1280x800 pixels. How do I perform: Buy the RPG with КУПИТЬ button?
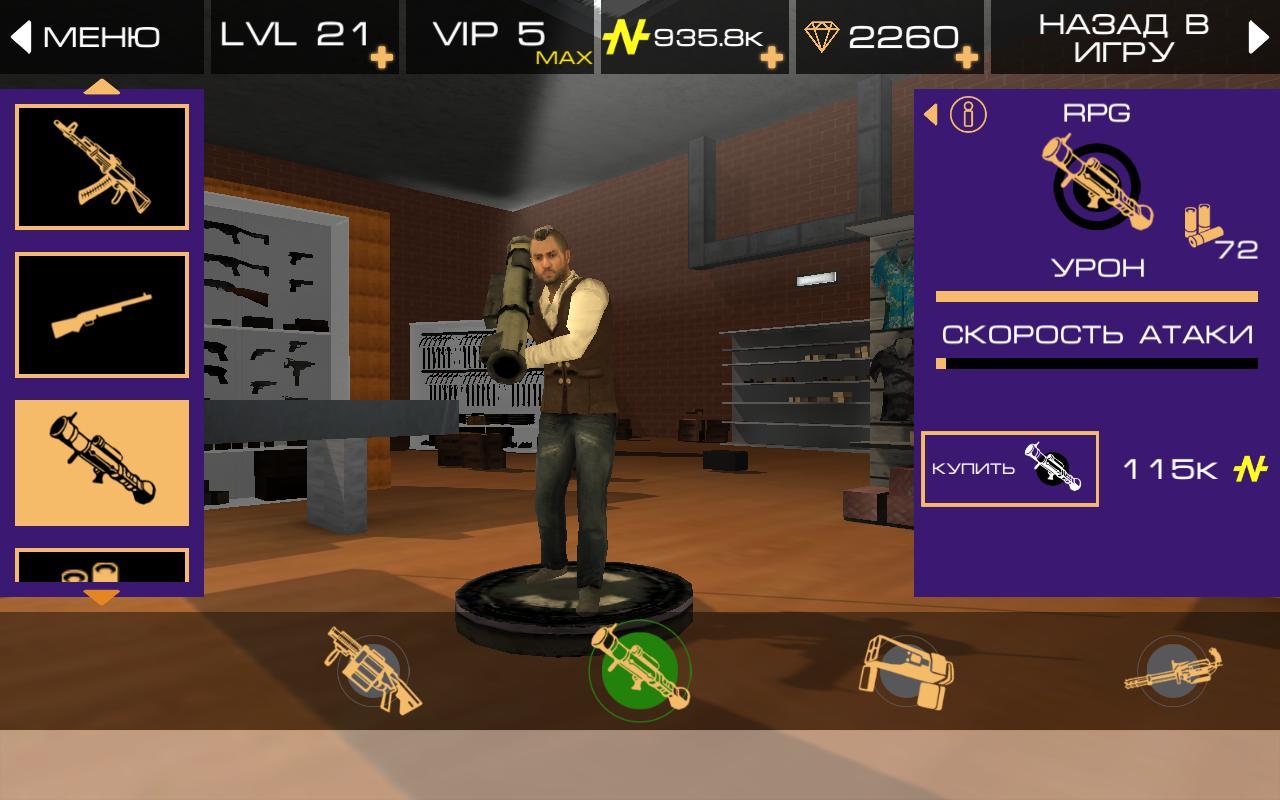1009,469
